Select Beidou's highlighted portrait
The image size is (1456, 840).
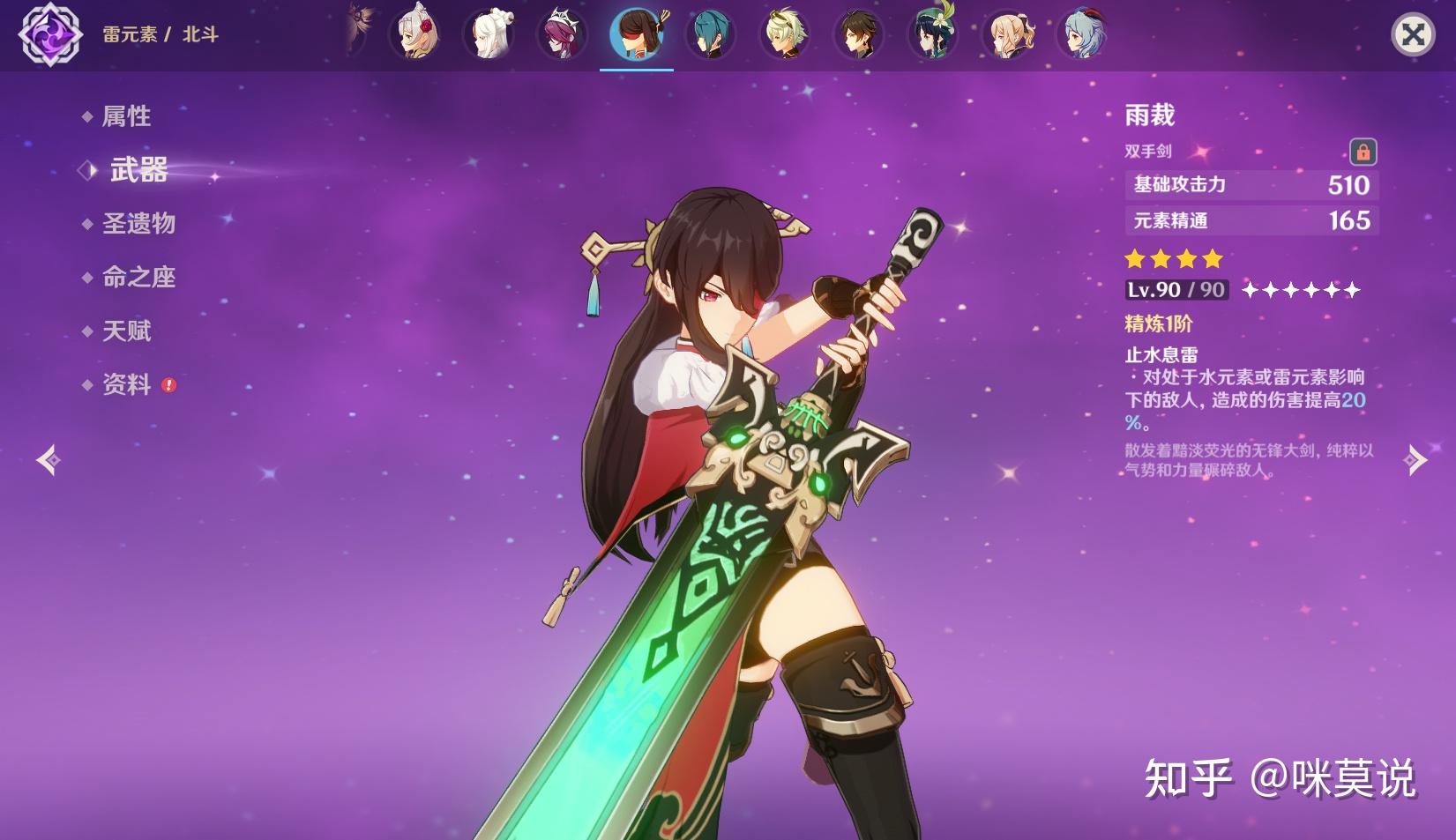pos(637,34)
